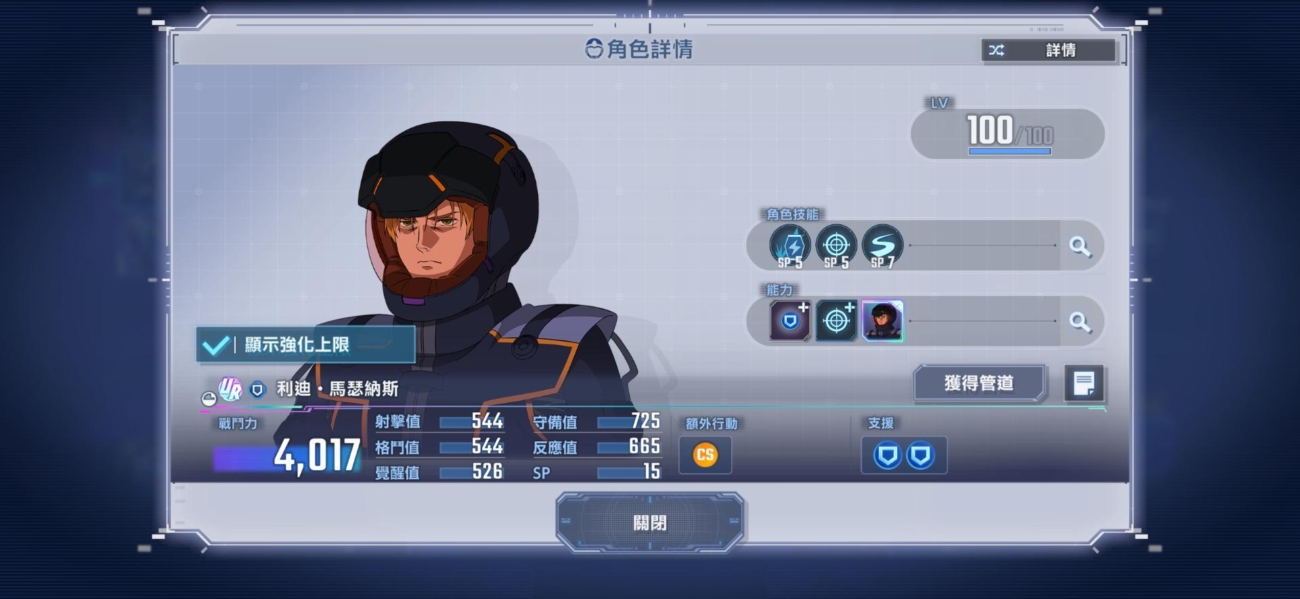The image size is (1300, 599).
Task: Inspect character skills with the magnifier
Action: tap(1080, 246)
